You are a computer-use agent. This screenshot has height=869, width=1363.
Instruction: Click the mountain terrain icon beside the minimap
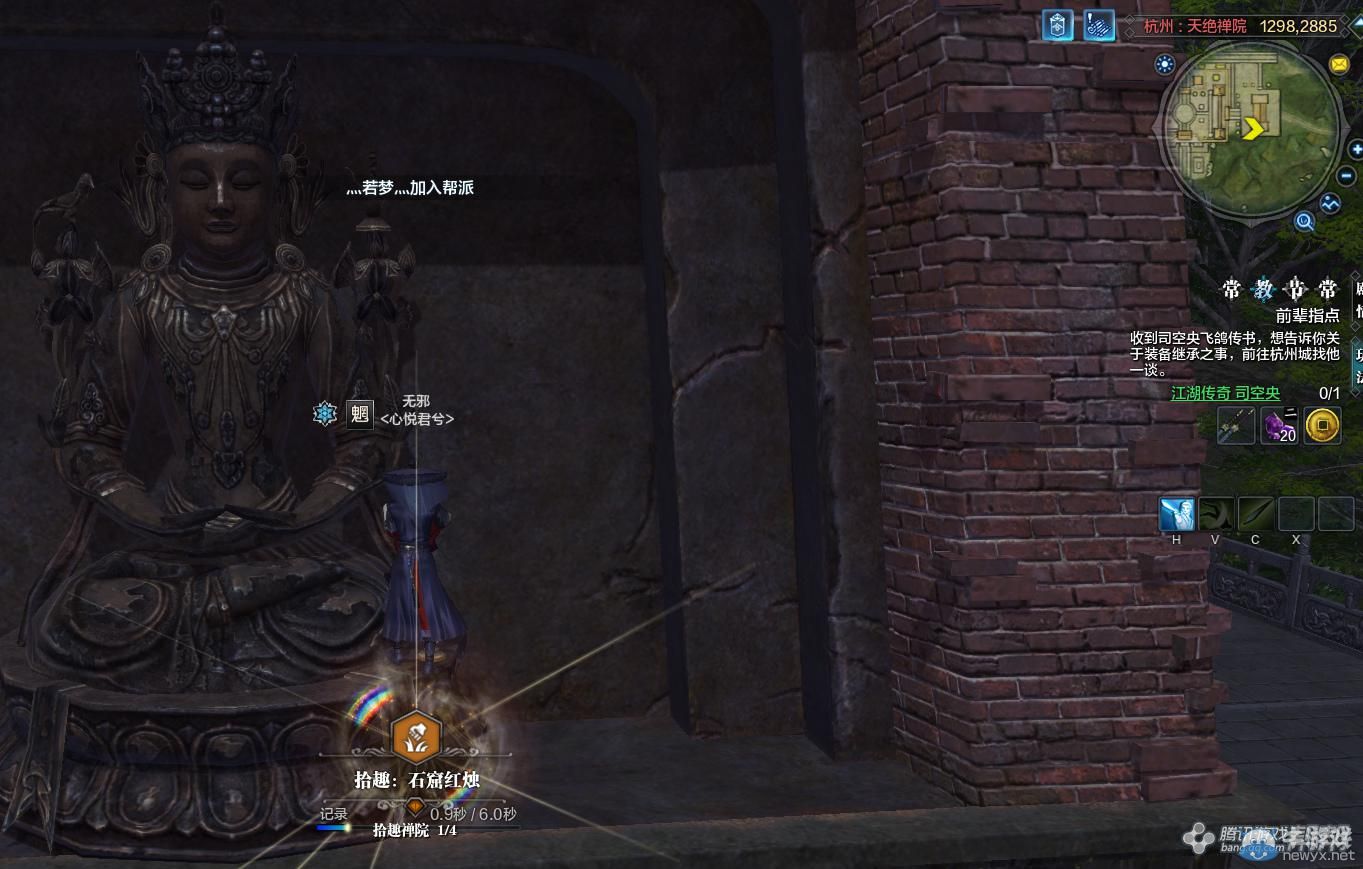(1330, 203)
